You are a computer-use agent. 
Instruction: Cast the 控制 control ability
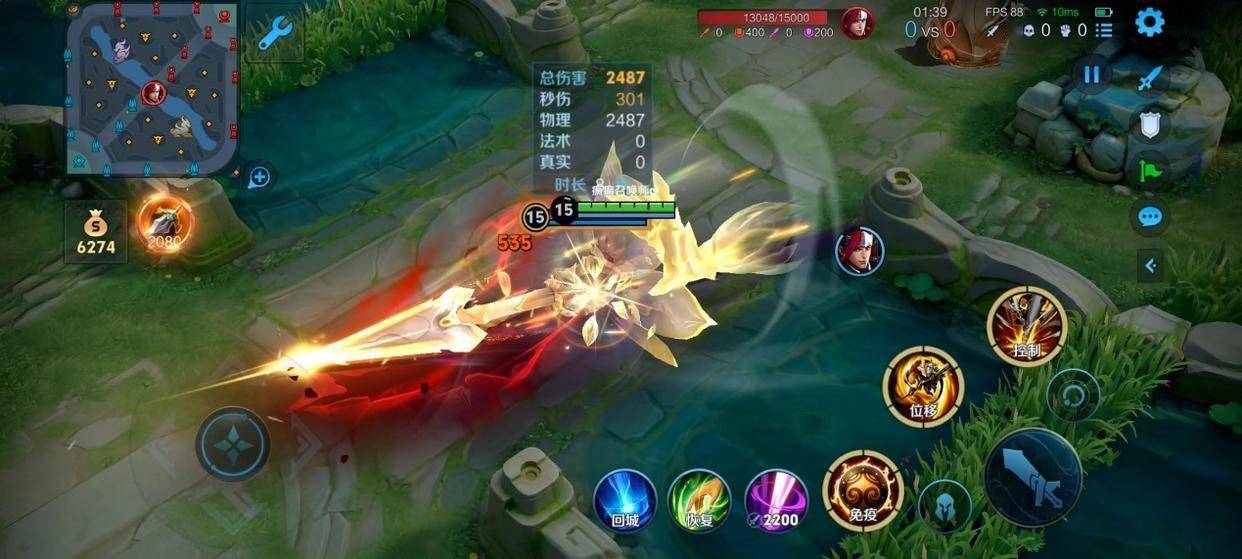coord(1026,326)
